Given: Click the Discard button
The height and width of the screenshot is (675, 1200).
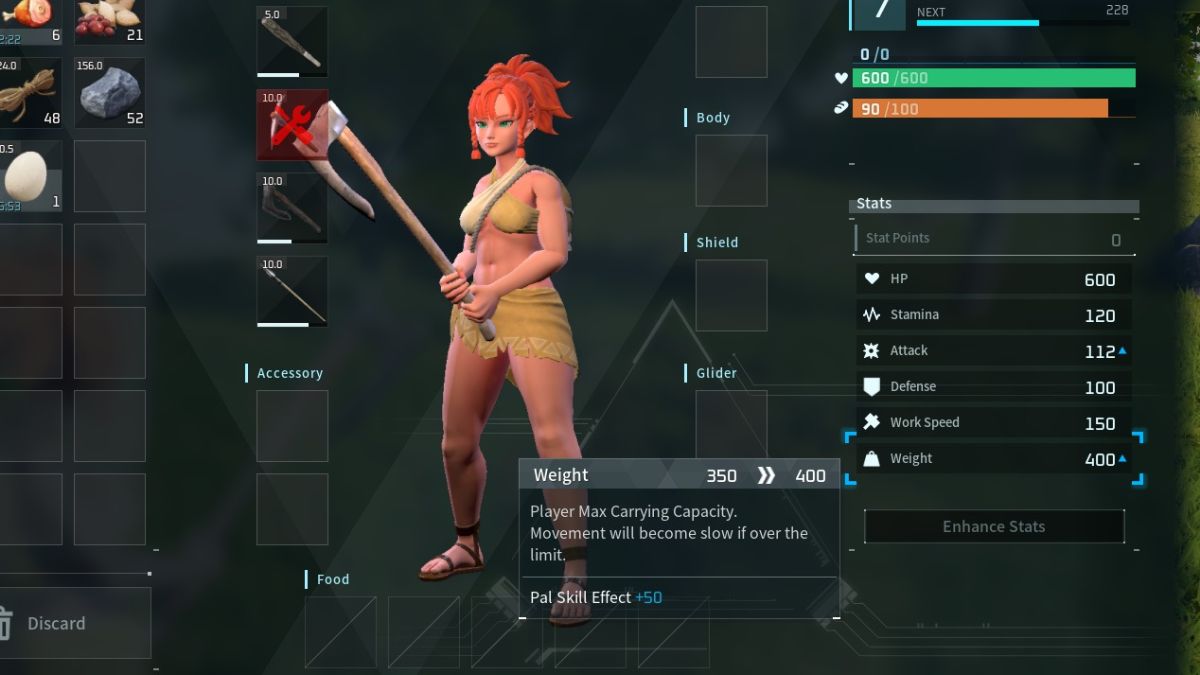Looking at the screenshot, I should [x=75, y=623].
